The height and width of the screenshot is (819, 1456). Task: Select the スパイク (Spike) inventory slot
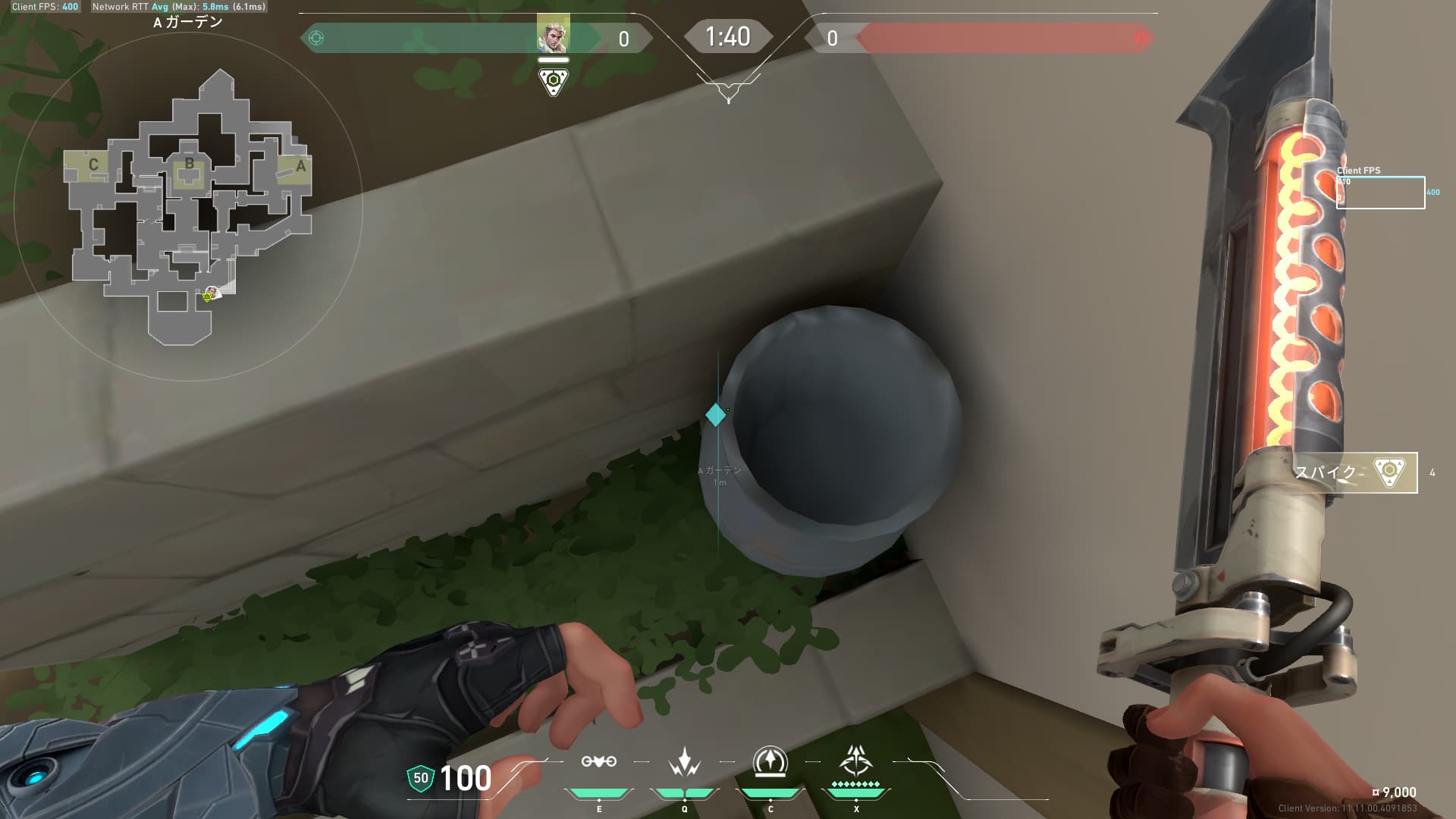tap(1354, 472)
